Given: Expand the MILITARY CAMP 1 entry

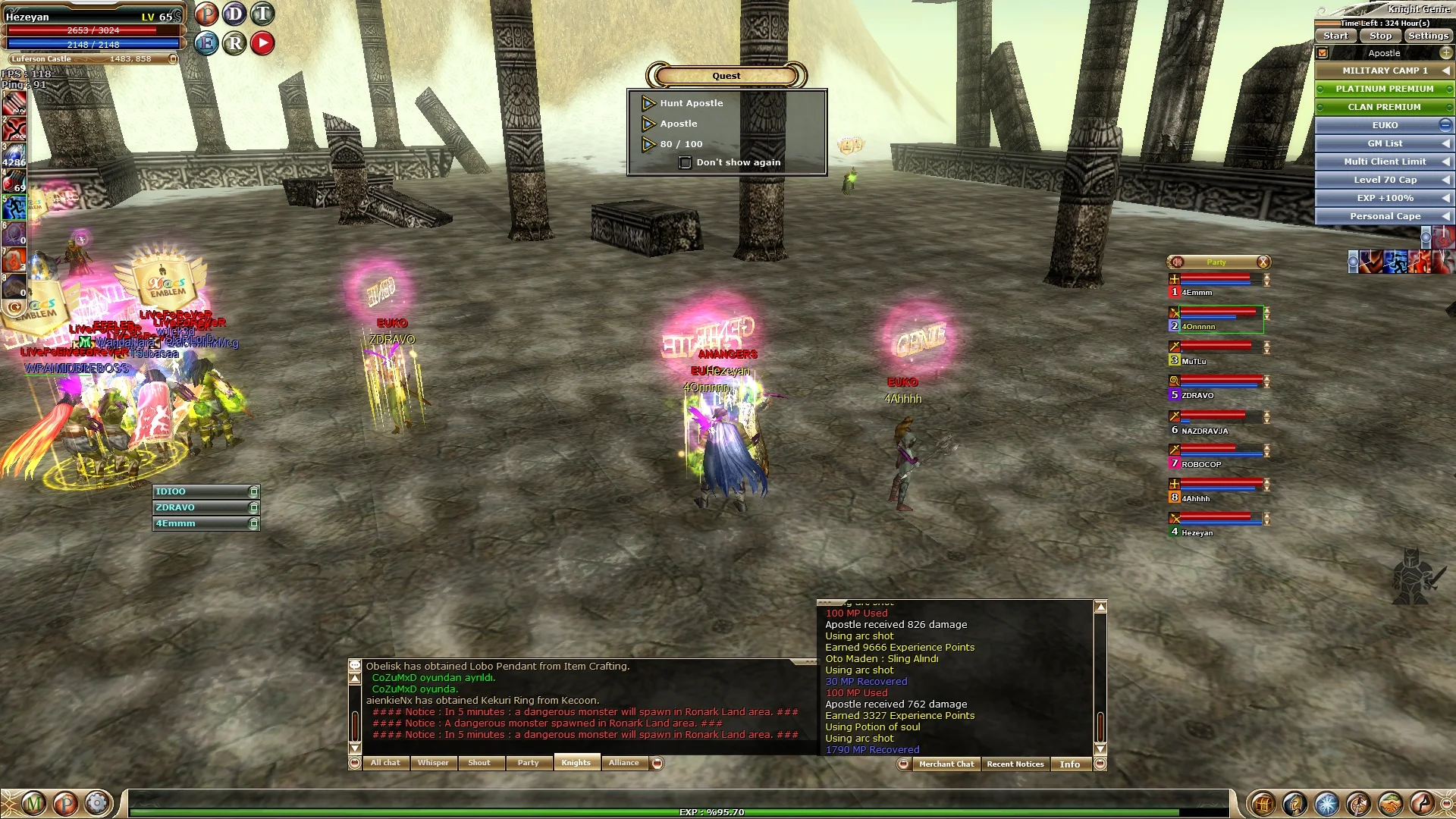Looking at the screenshot, I should click(1384, 71).
